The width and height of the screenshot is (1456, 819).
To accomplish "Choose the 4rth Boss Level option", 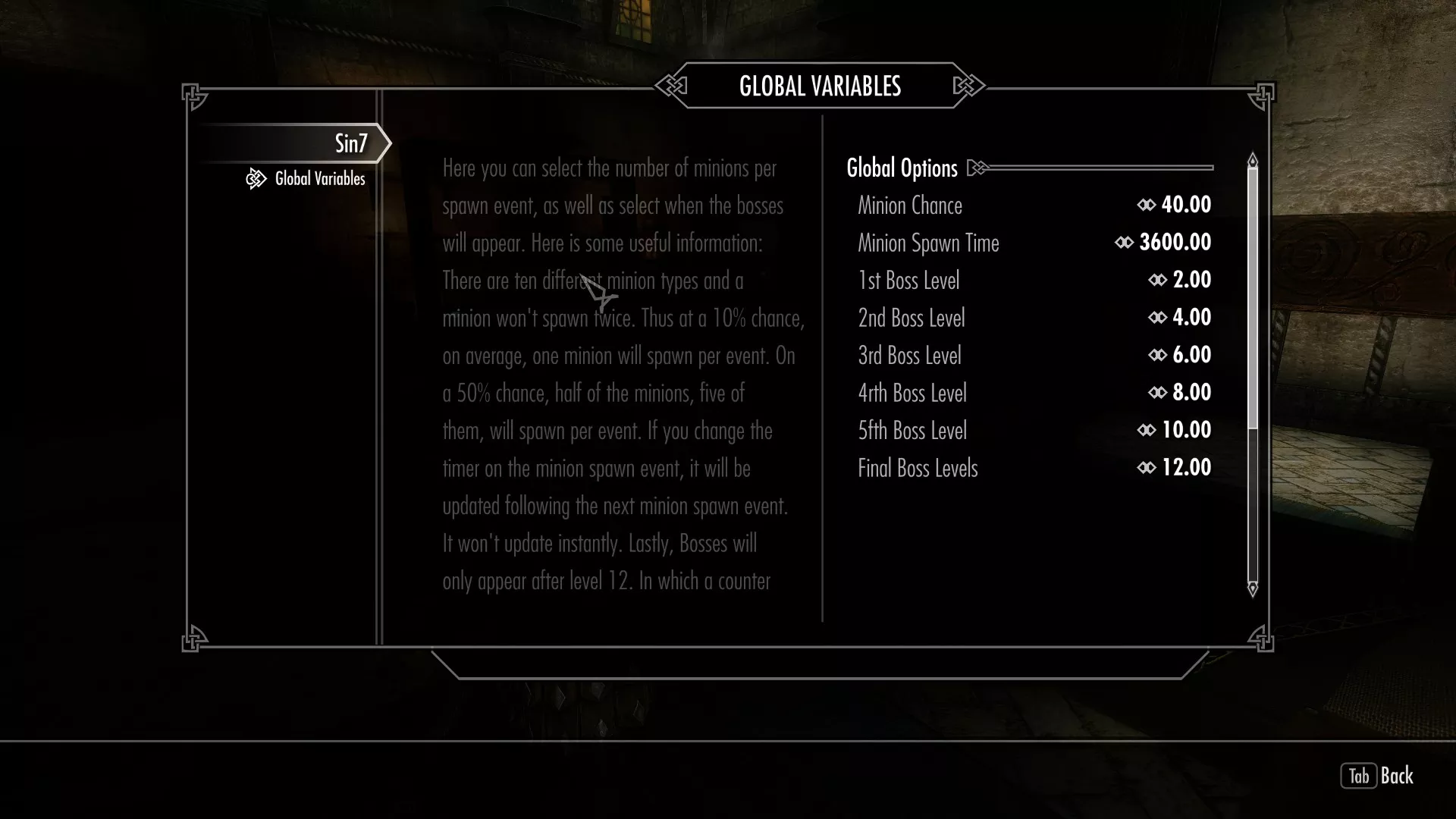I will coord(1034,393).
